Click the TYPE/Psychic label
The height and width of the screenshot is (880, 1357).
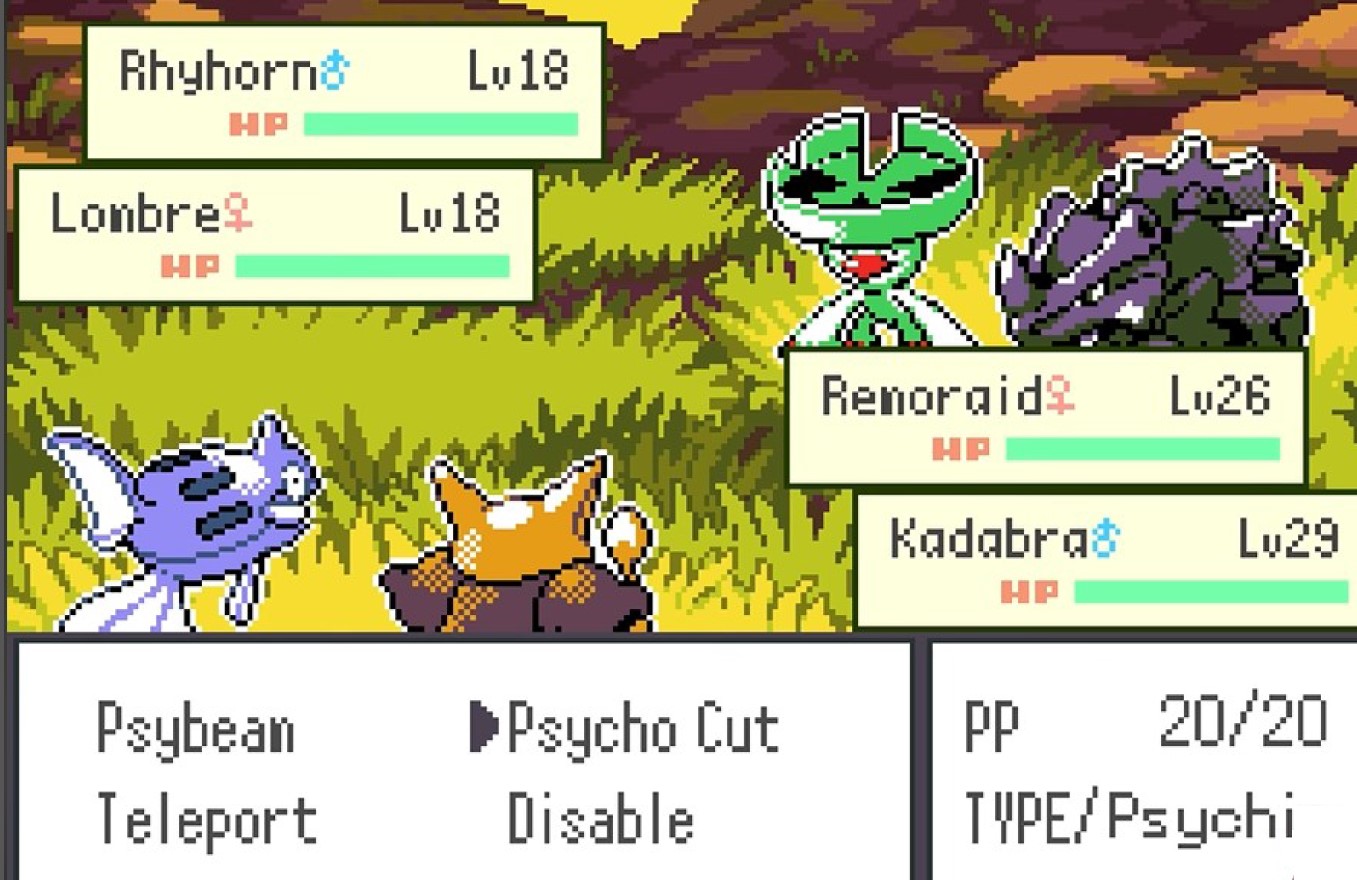point(1130,820)
